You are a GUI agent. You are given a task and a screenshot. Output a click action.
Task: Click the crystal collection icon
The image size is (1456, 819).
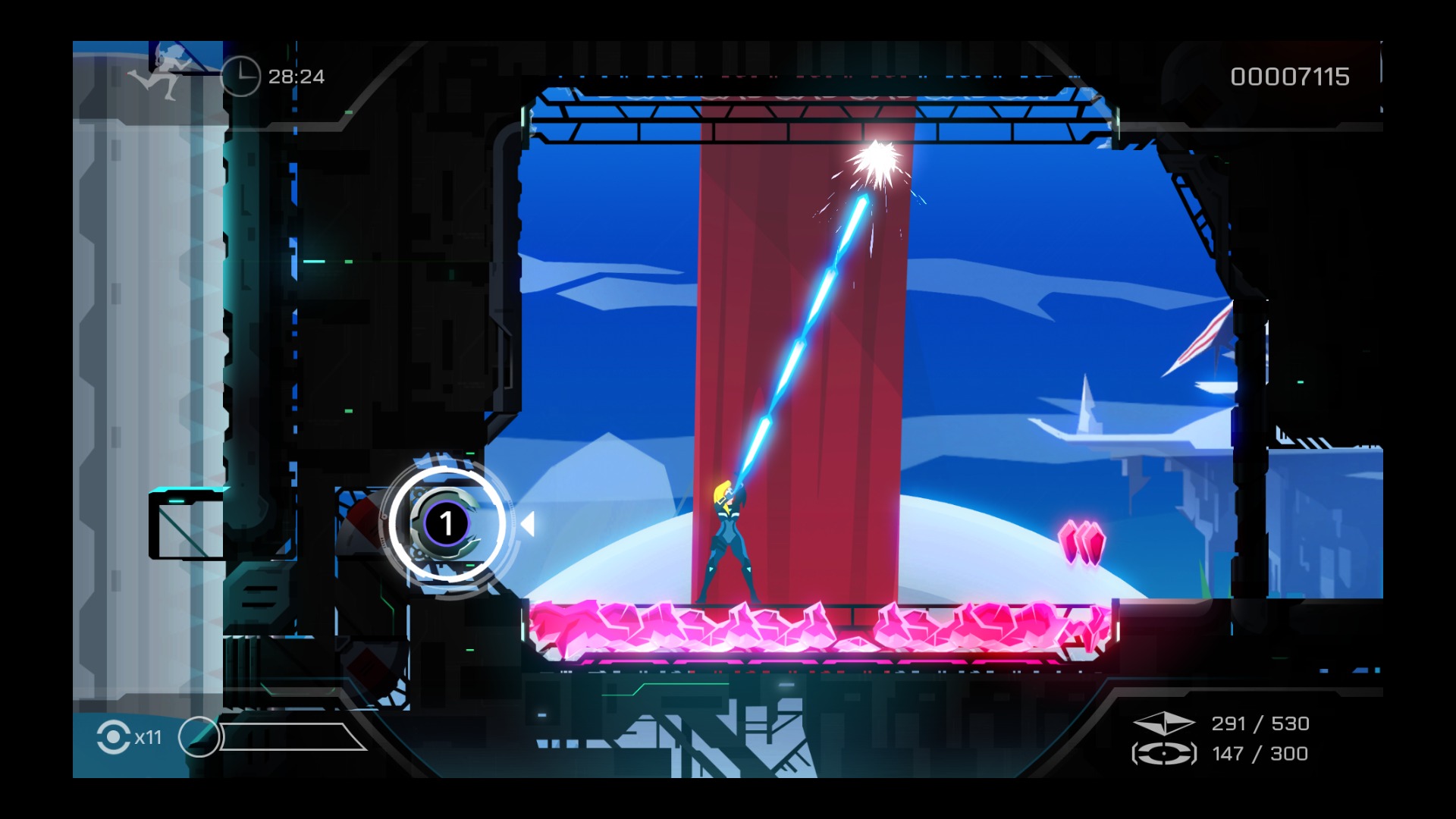click(x=1163, y=723)
